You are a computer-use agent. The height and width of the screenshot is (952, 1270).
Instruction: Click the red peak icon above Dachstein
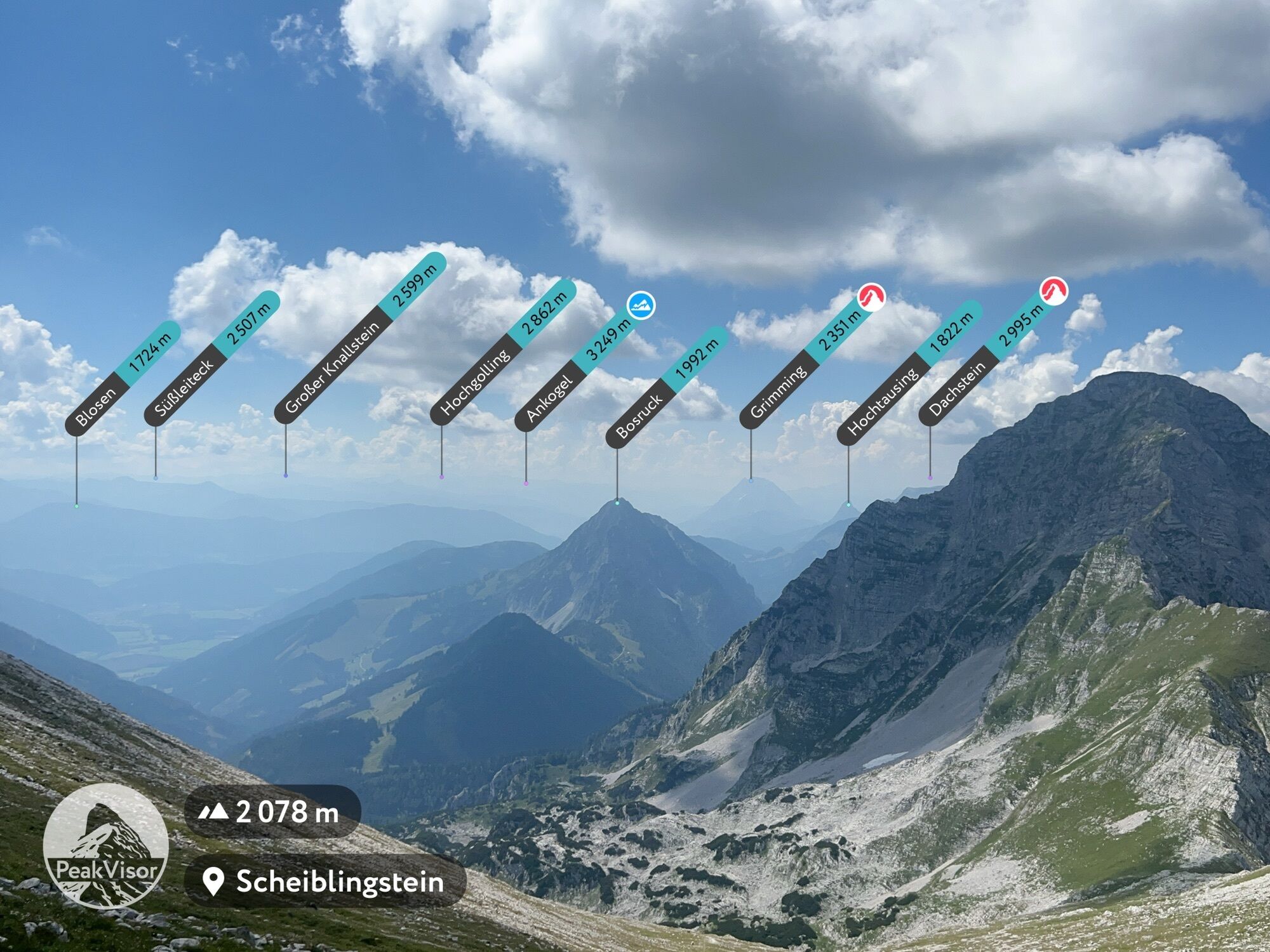pyautogui.click(x=1053, y=292)
